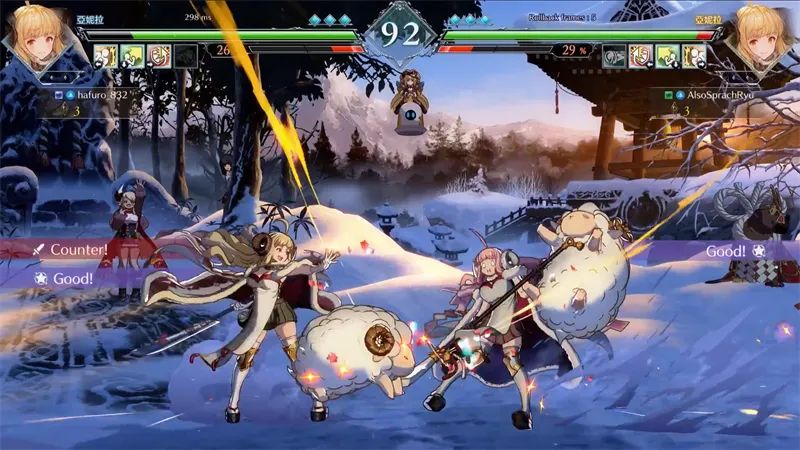Select the AlsoSprachRyu player name tag
This screenshot has width=800, height=450.
coord(713,95)
